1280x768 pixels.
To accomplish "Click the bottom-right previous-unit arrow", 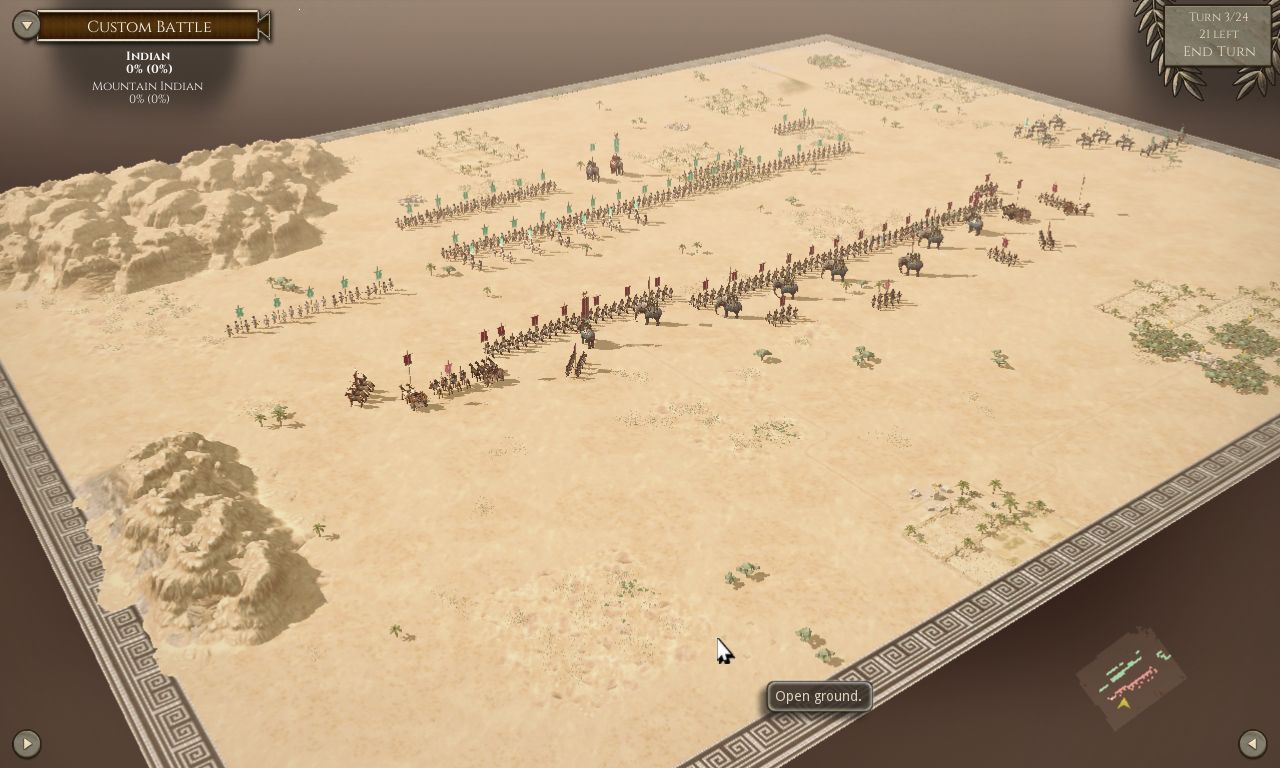I will point(1254,743).
